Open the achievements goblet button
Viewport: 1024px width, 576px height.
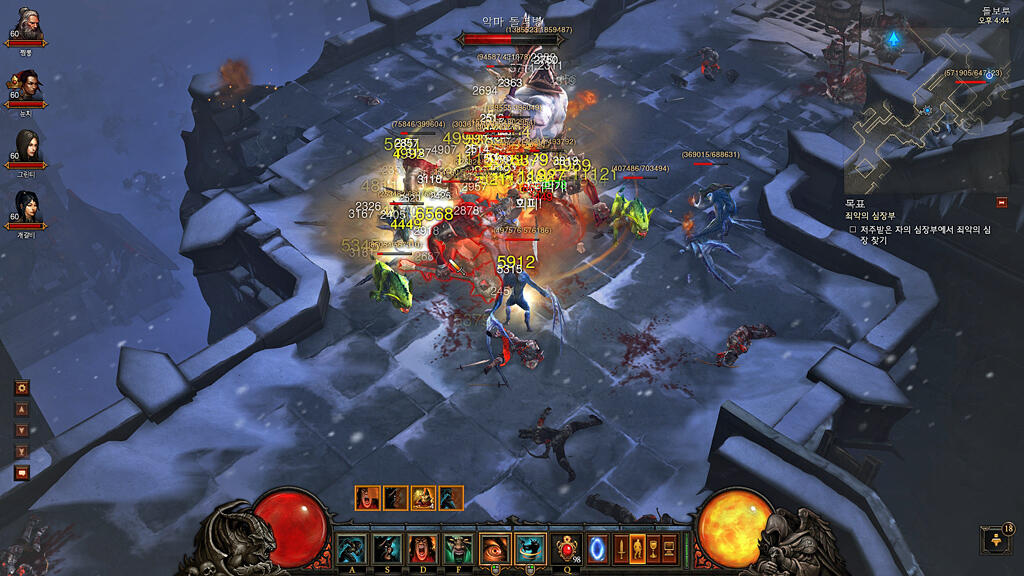click(x=653, y=548)
